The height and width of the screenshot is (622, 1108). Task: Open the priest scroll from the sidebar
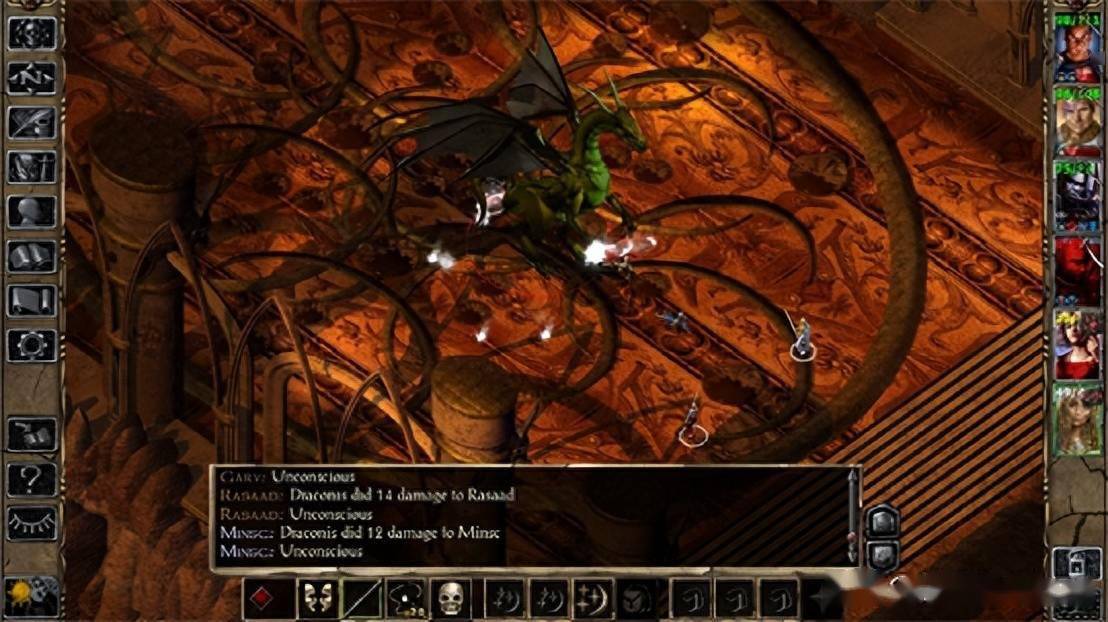tap(32, 300)
